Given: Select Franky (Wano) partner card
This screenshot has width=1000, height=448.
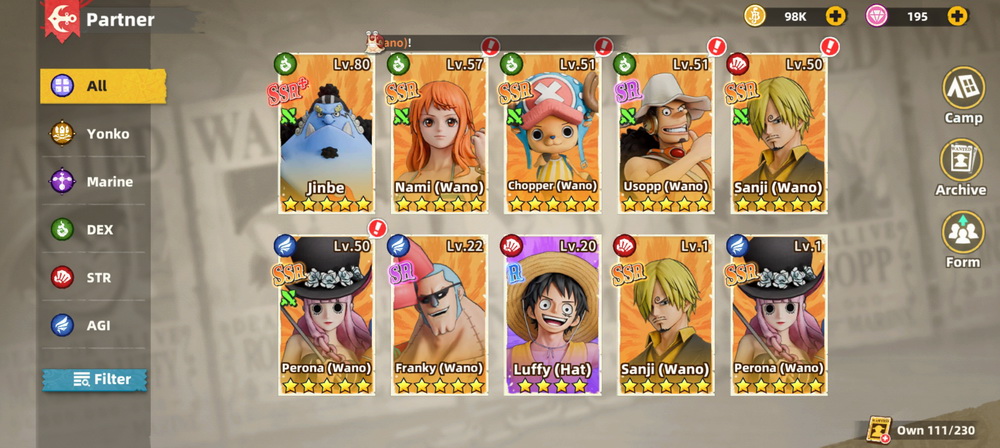Looking at the screenshot, I should point(439,315).
